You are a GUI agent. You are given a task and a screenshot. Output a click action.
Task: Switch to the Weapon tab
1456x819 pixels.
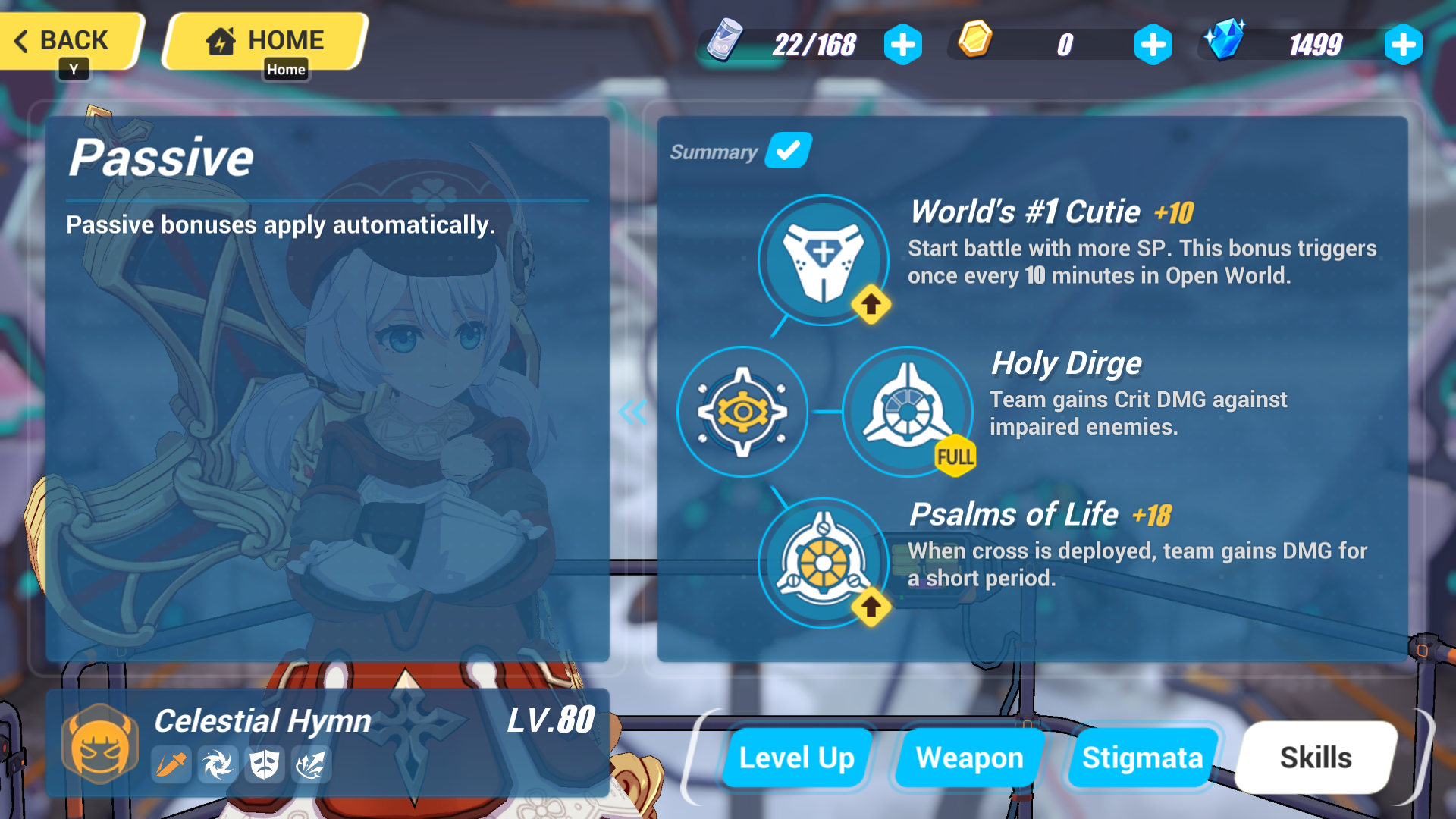(969, 757)
